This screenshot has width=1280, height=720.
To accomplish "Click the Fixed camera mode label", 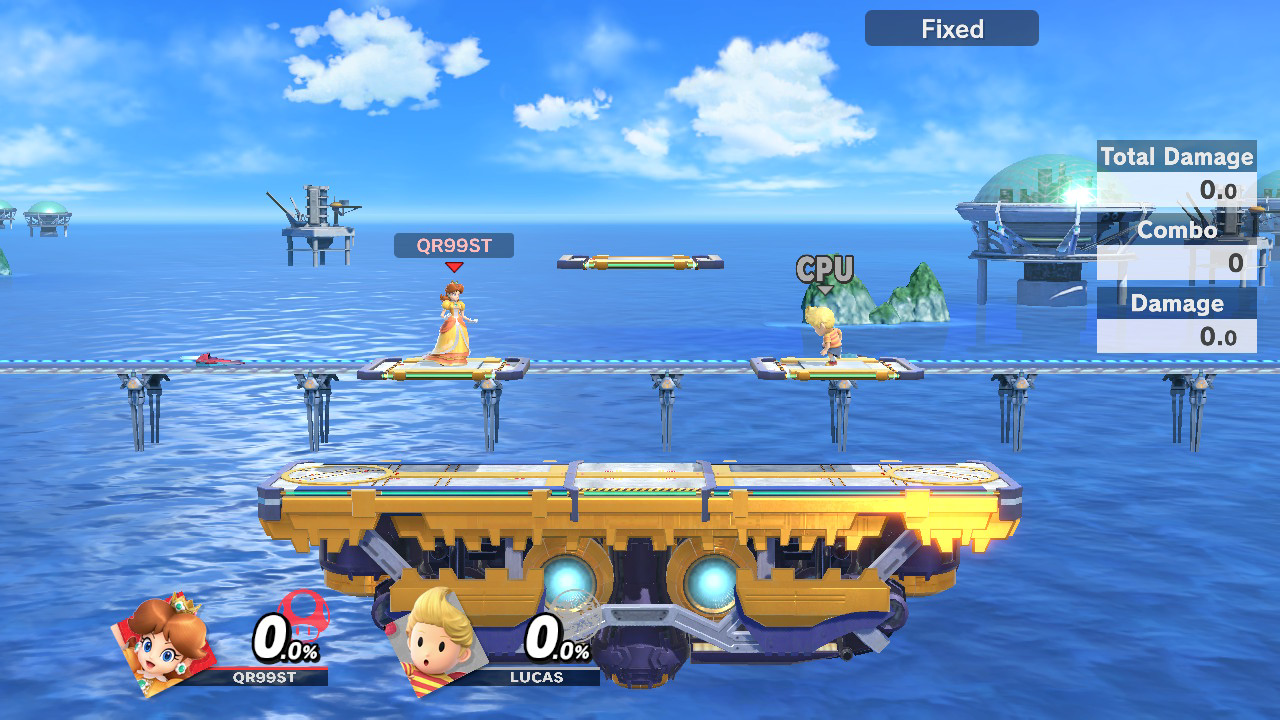I will click(951, 29).
